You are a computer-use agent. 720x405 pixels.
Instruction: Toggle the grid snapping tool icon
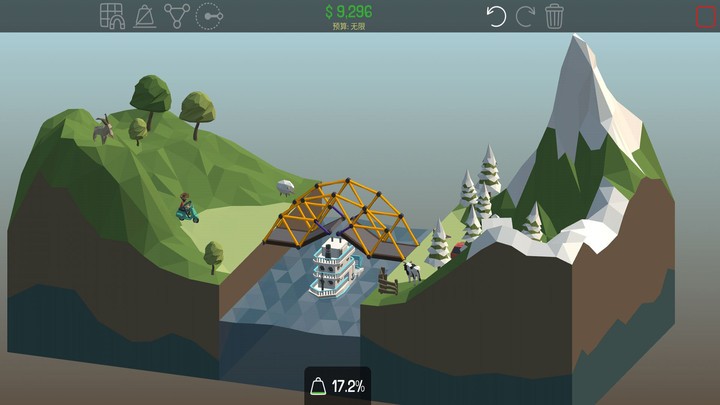(112, 16)
